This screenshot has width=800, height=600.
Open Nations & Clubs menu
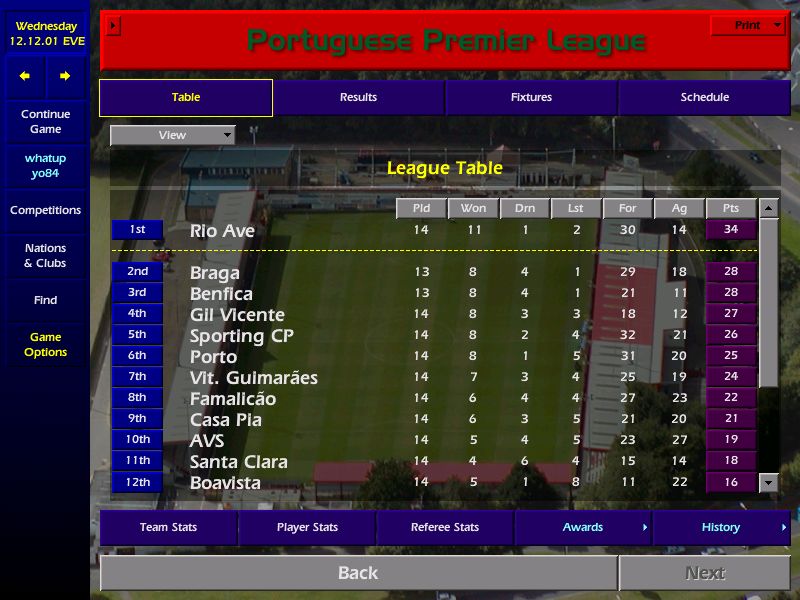tap(45, 256)
